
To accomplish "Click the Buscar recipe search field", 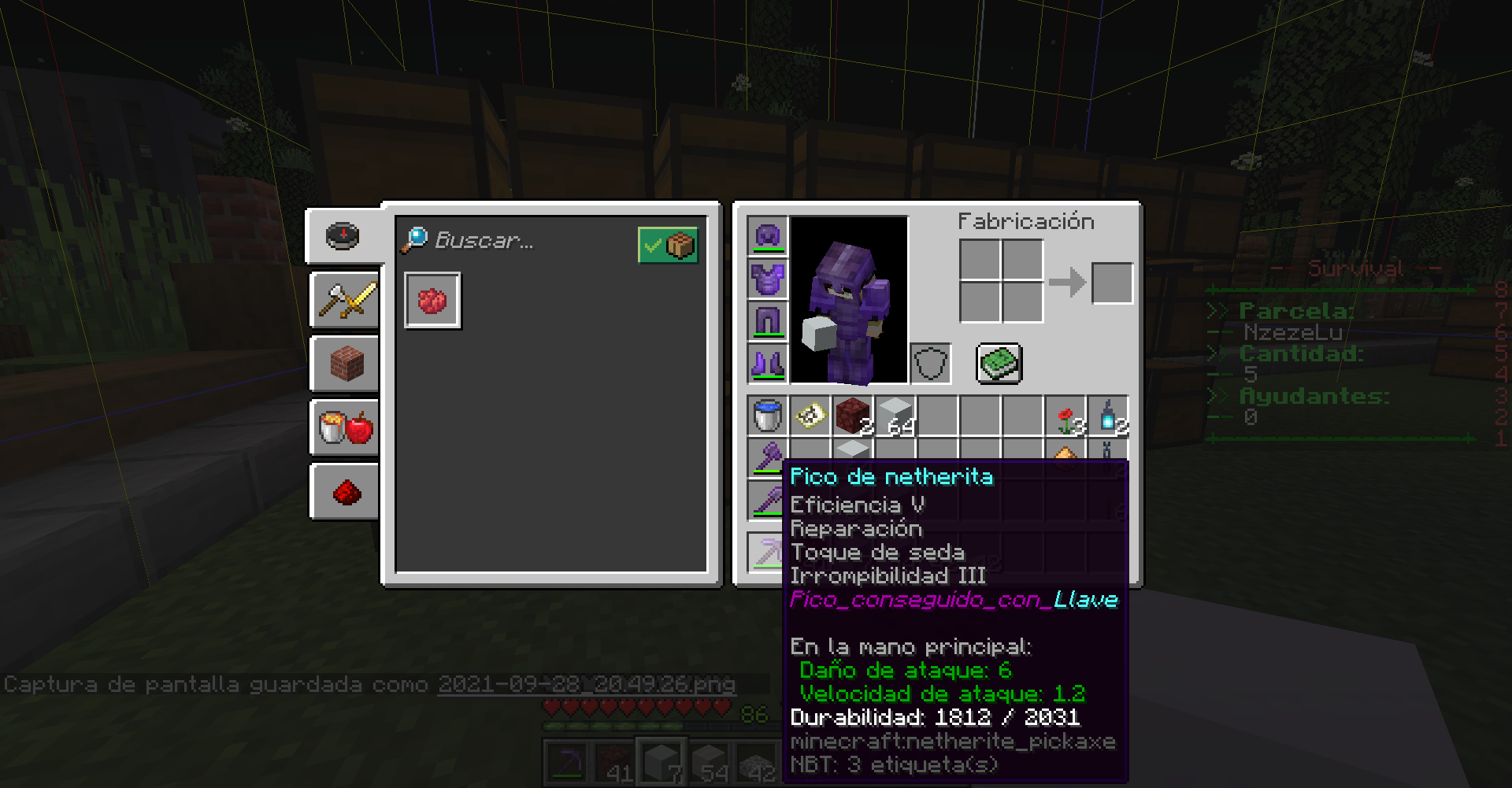I will click(x=512, y=241).
